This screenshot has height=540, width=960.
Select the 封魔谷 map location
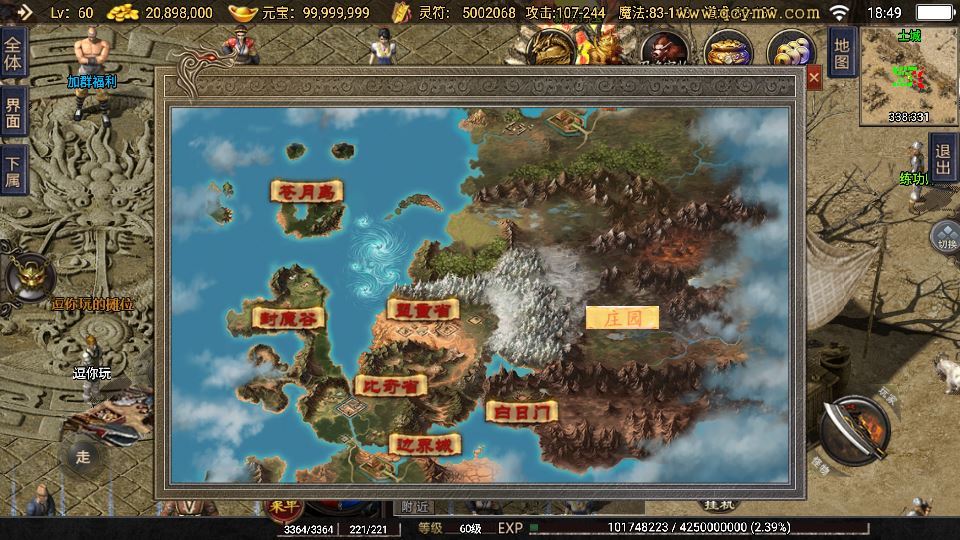289,319
